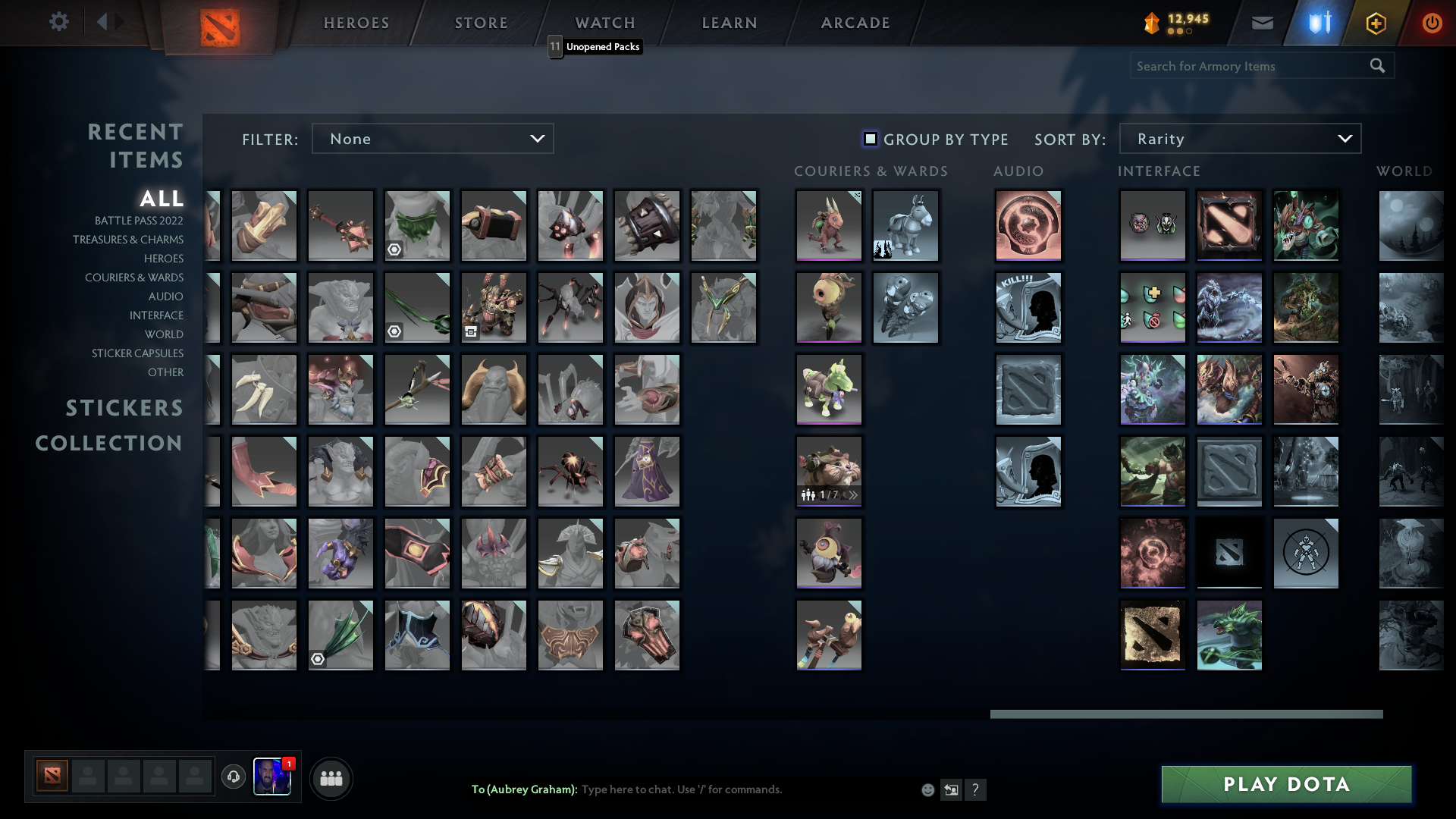Open the Filter dropdown set to None
Screen dimensions: 1456x819
pos(433,138)
